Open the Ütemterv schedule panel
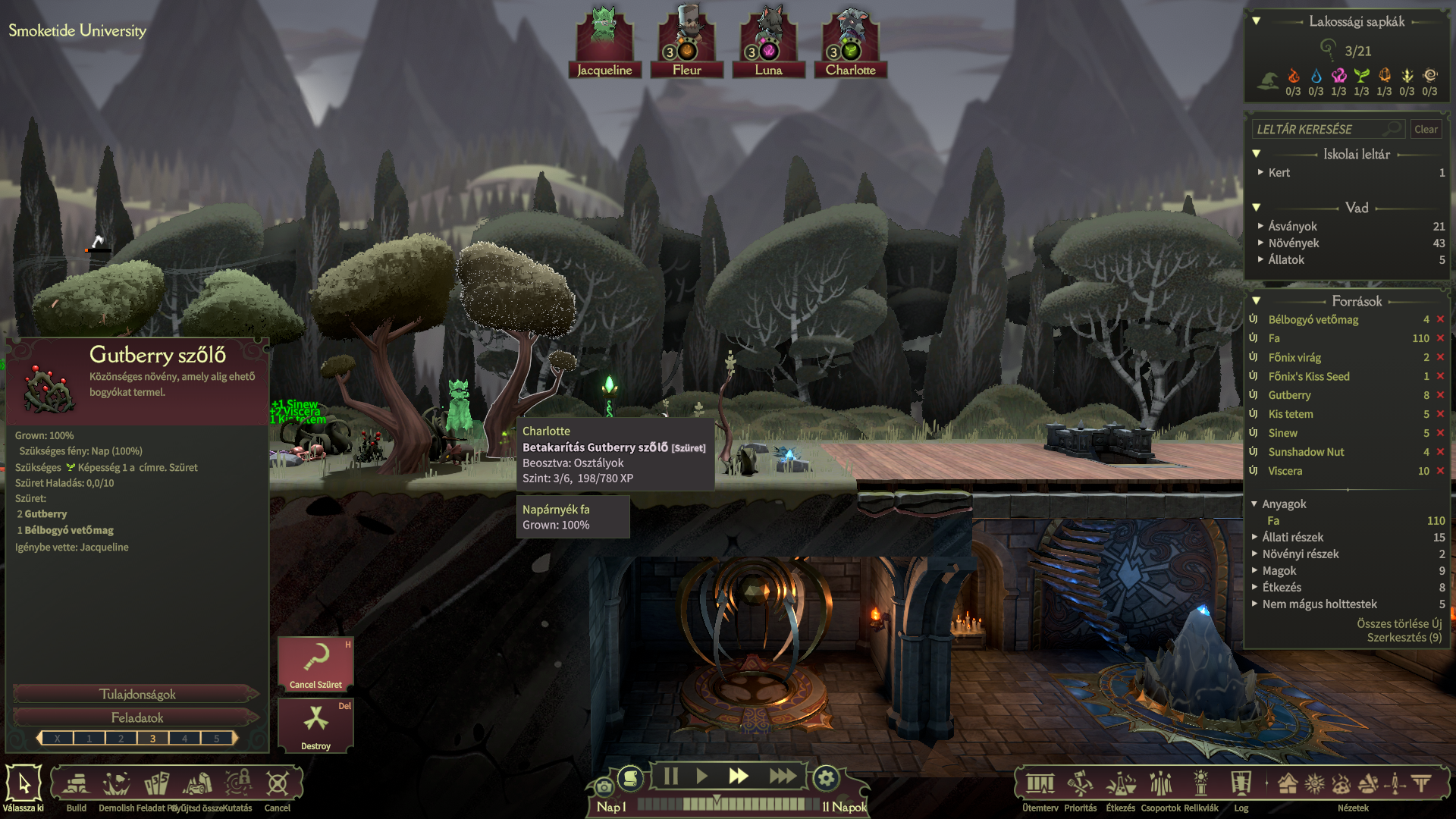The width and height of the screenshot is (1456, 819). click(1040, 784)
